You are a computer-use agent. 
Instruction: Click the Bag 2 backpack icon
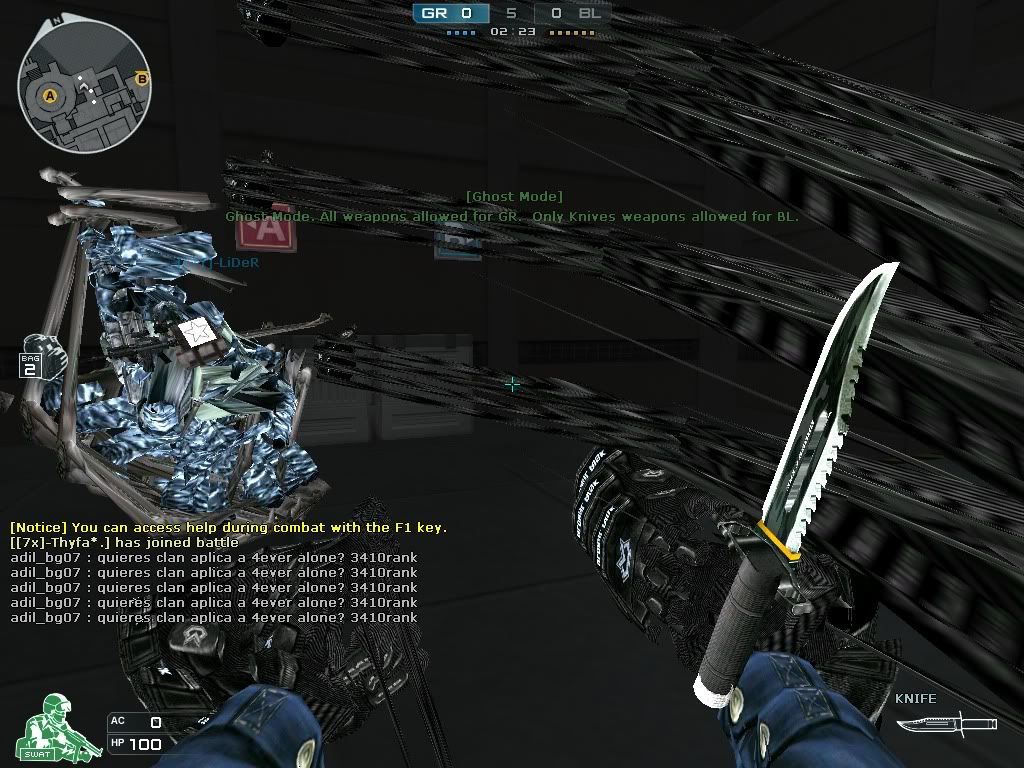pos(37,357)
